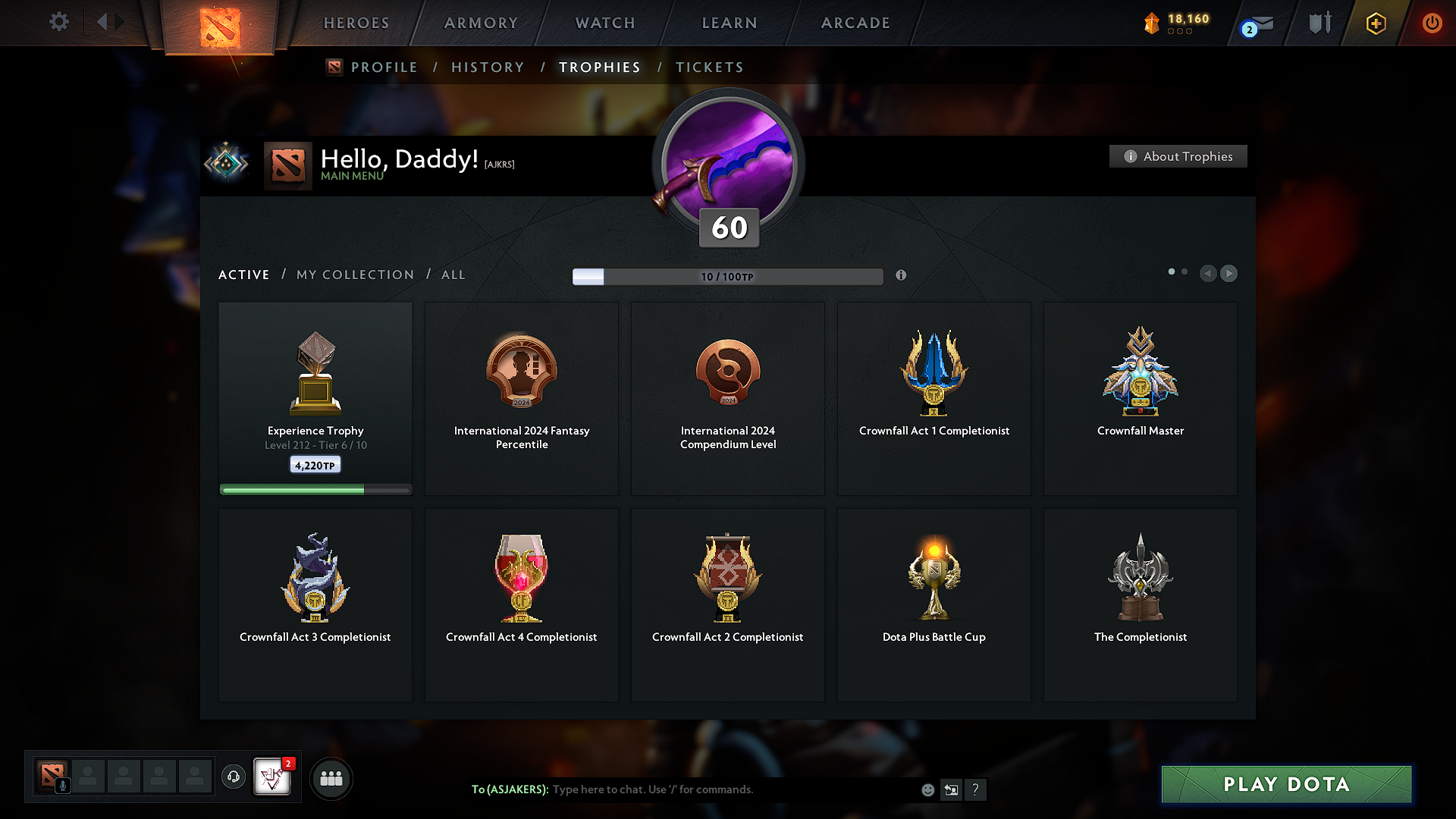The height and width of the screenshot is (819, 1456).
Task: Open the settings gear menu
Action: coord(58,22)
